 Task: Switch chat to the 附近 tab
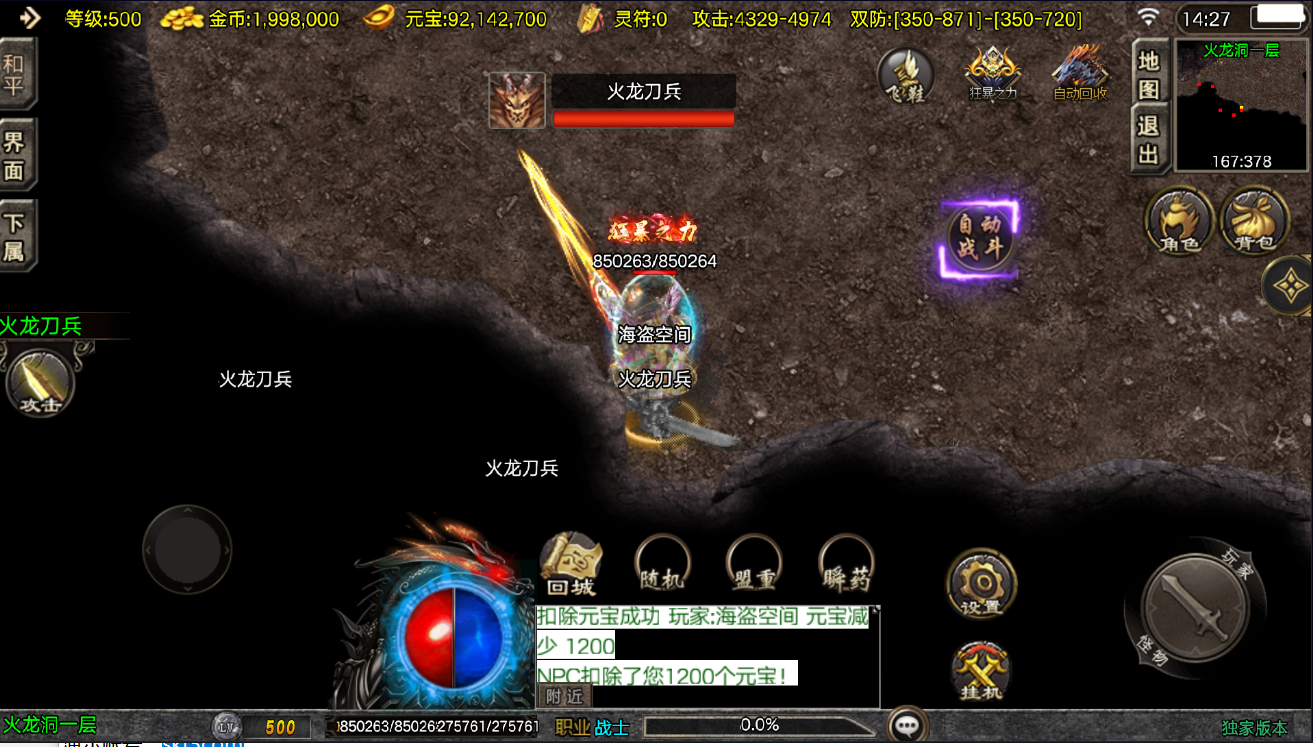(x=564, y=696)
